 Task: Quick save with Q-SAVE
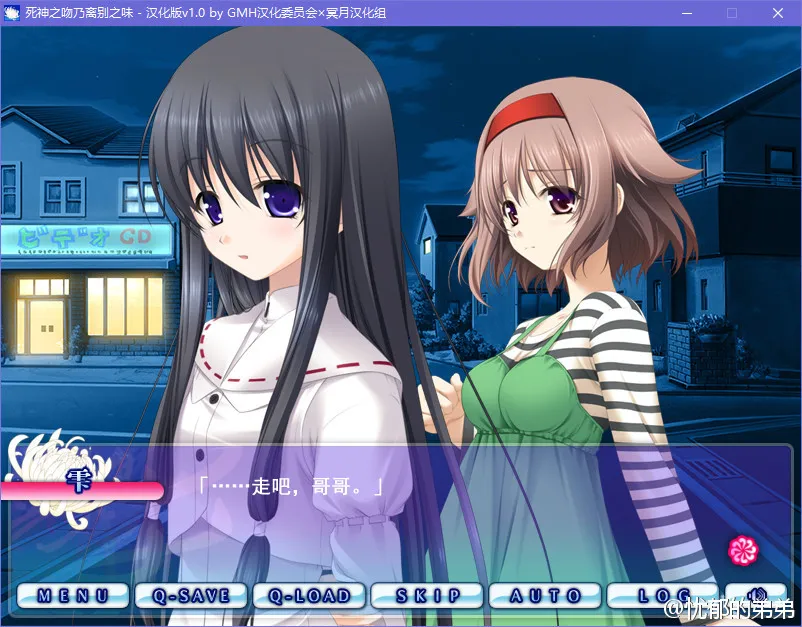point(191,595)
